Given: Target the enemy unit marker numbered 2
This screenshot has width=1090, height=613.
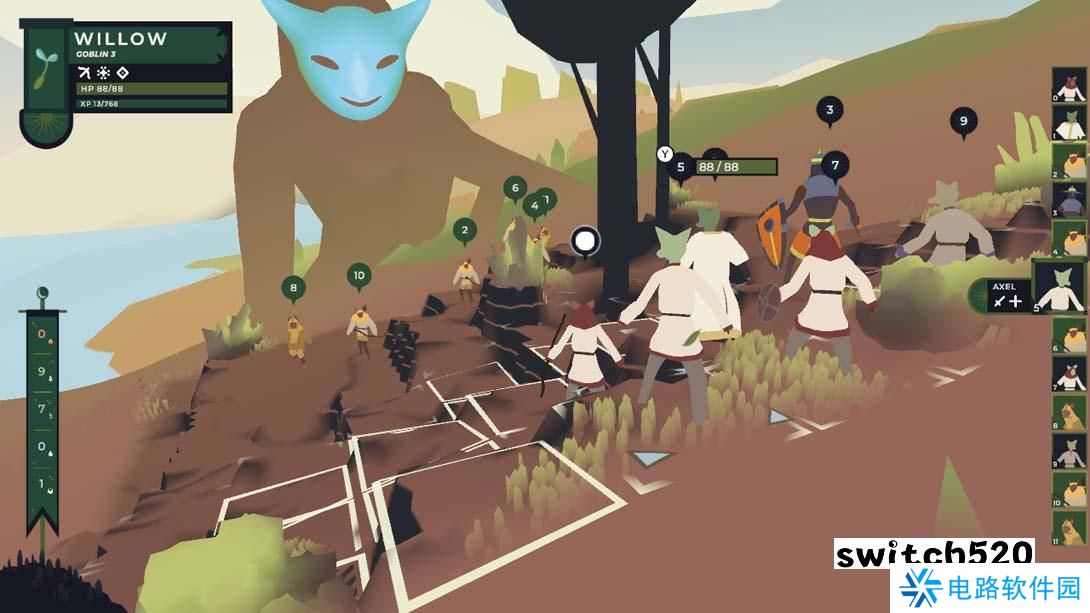Looking at the screenshot, I should (x=464, y=231).
